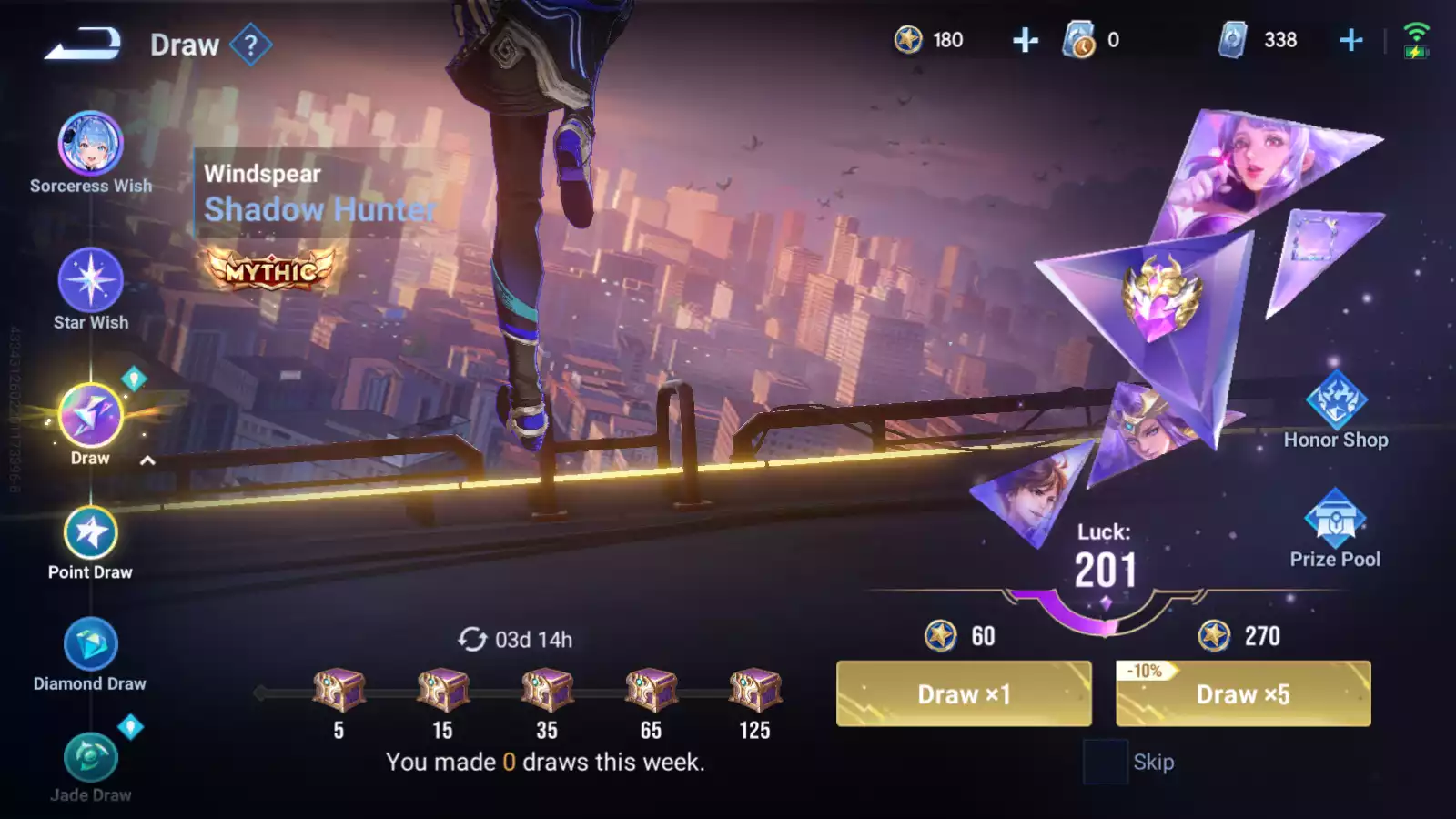The height and width of the screenshot is (819, 1456).
Task: Choose the Jade Draw tab
Action: pos(90,757)
